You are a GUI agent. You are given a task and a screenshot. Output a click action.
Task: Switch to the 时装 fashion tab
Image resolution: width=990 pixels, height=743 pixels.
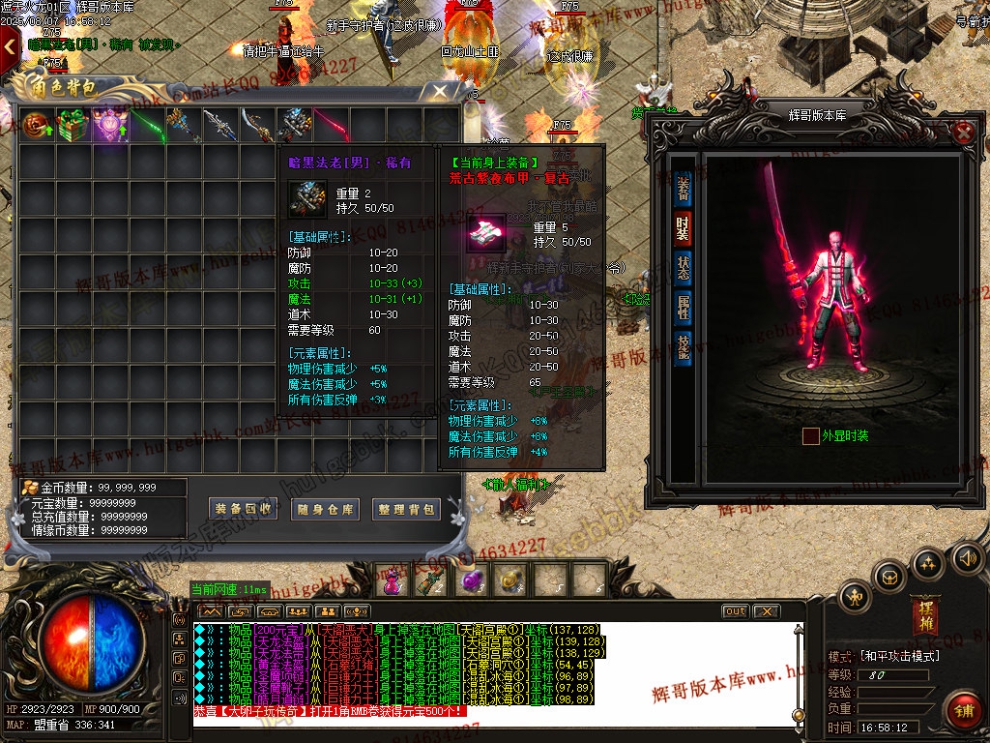click(x=683, y=228)
